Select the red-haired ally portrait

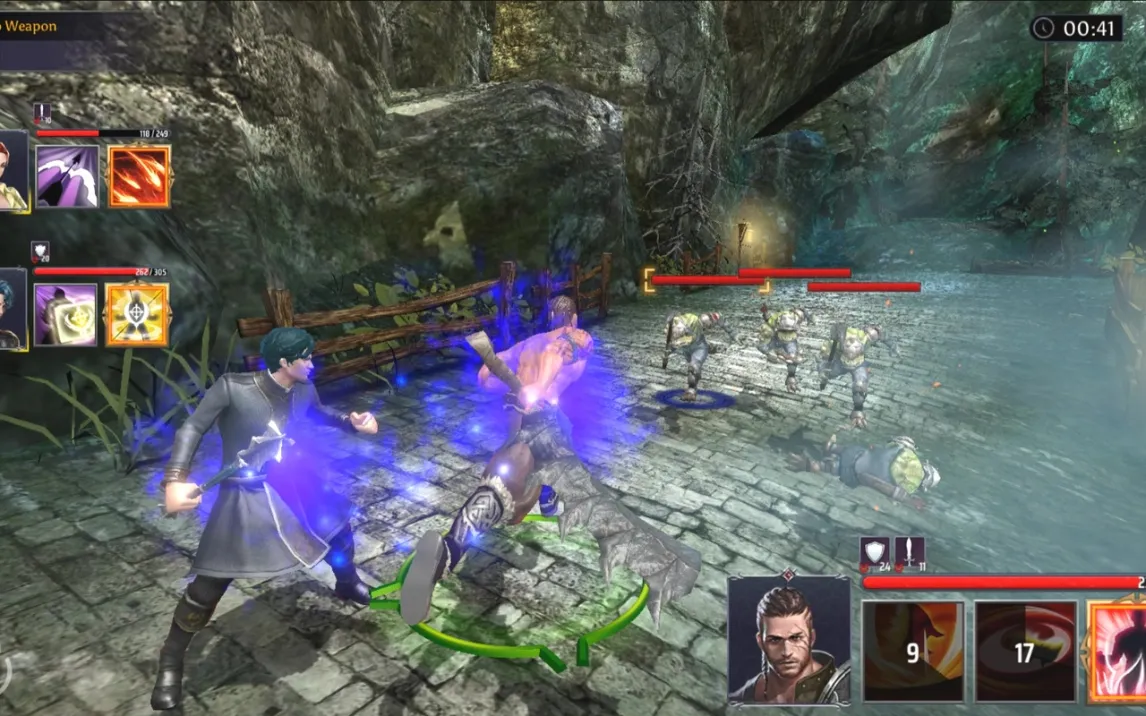click(13, 172)
